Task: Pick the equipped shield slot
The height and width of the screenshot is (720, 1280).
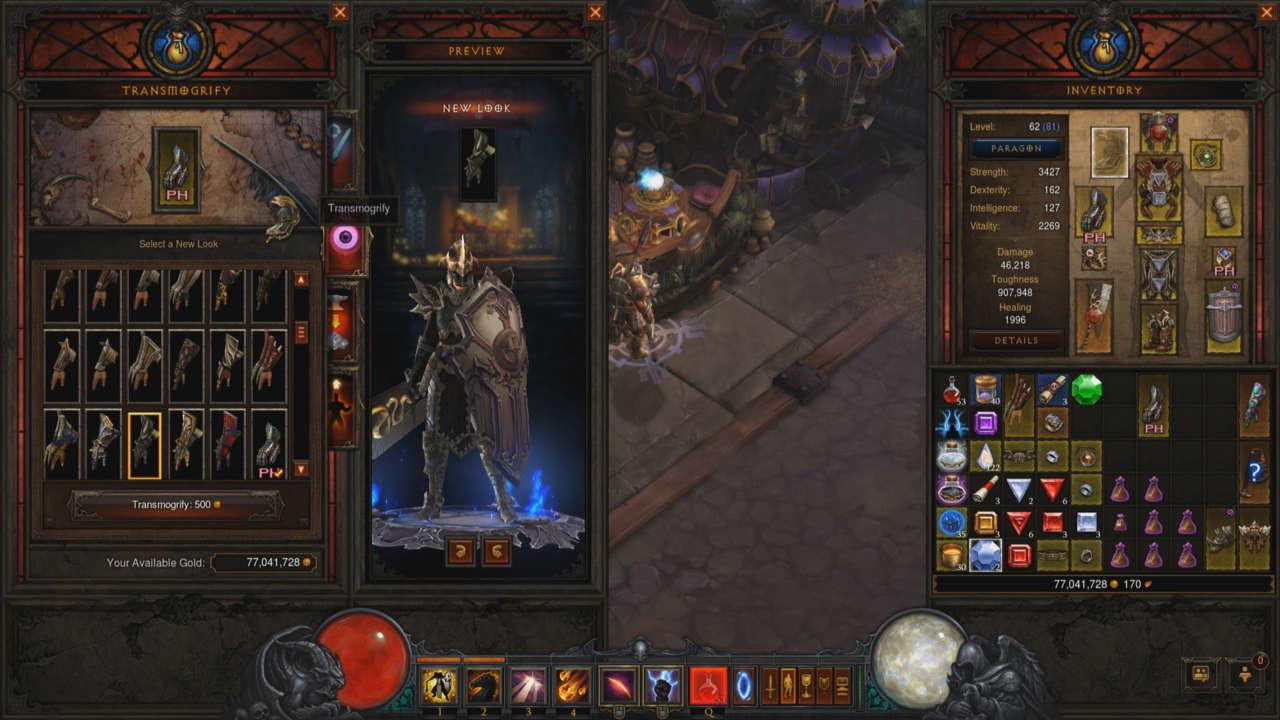Action: 1224,318
